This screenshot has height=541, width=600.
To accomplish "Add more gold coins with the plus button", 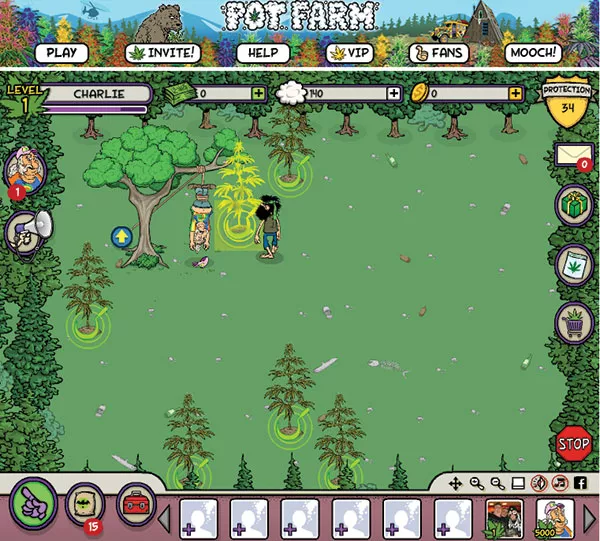I will [x=515, y=93].
